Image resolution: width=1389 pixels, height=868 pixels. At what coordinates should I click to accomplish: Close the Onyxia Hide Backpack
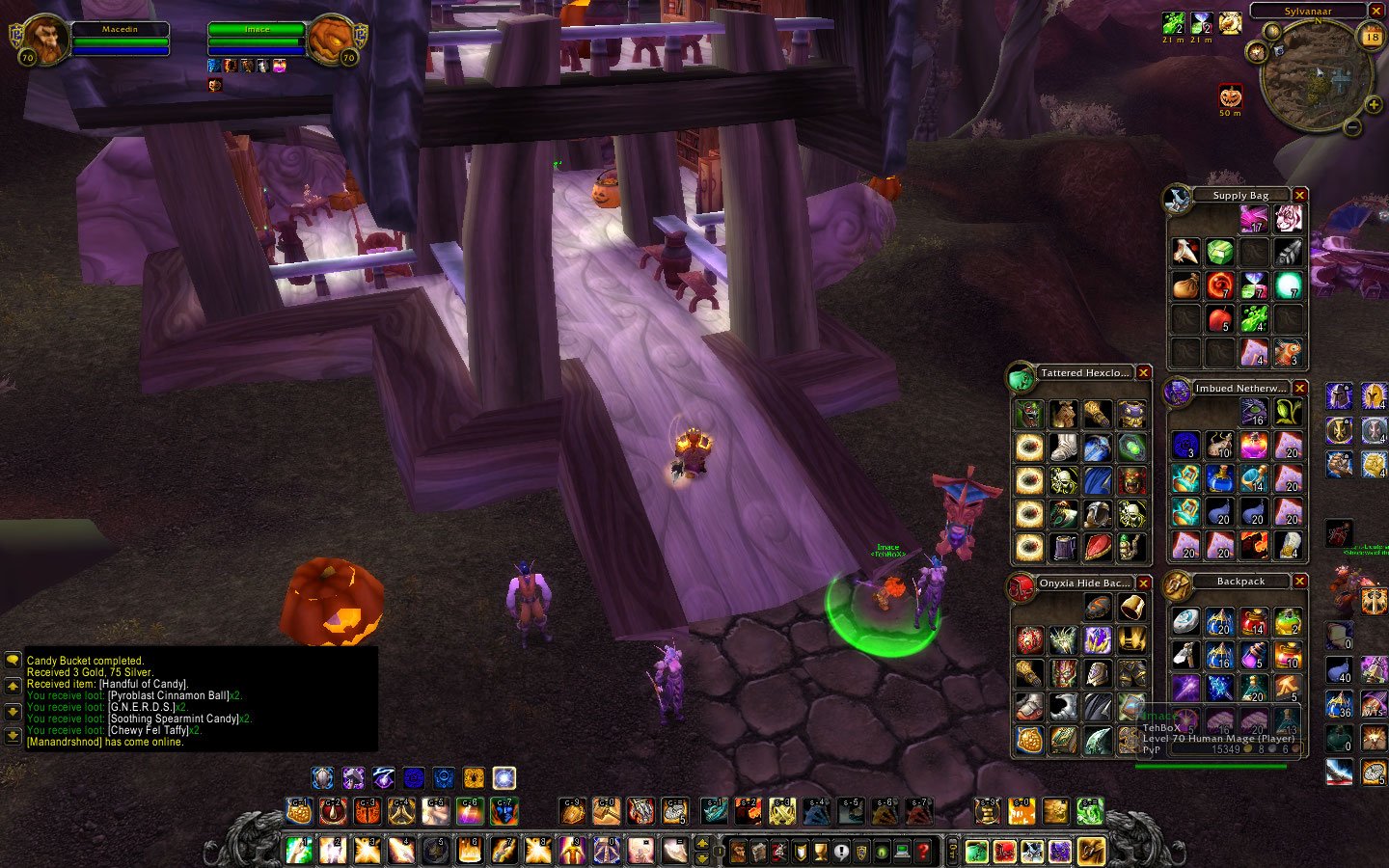pyautogui.click(x=1143, y=583)
